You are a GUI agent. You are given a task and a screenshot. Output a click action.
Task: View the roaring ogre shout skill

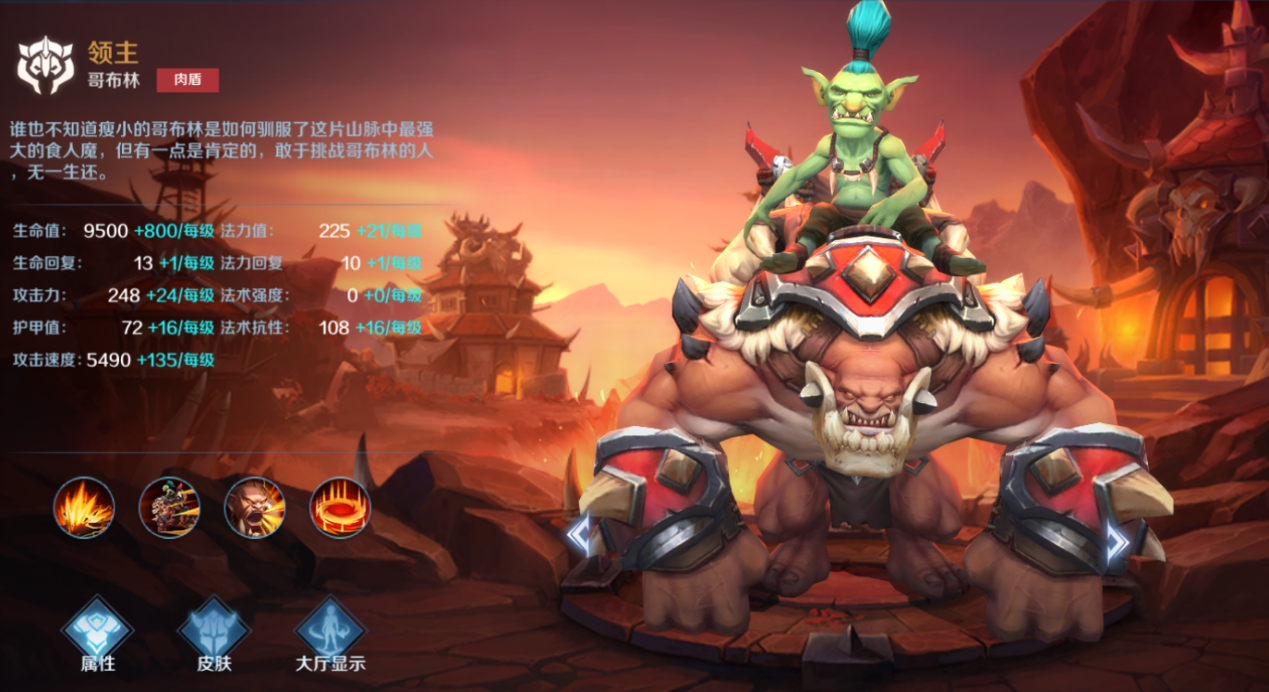coord(254,507)
